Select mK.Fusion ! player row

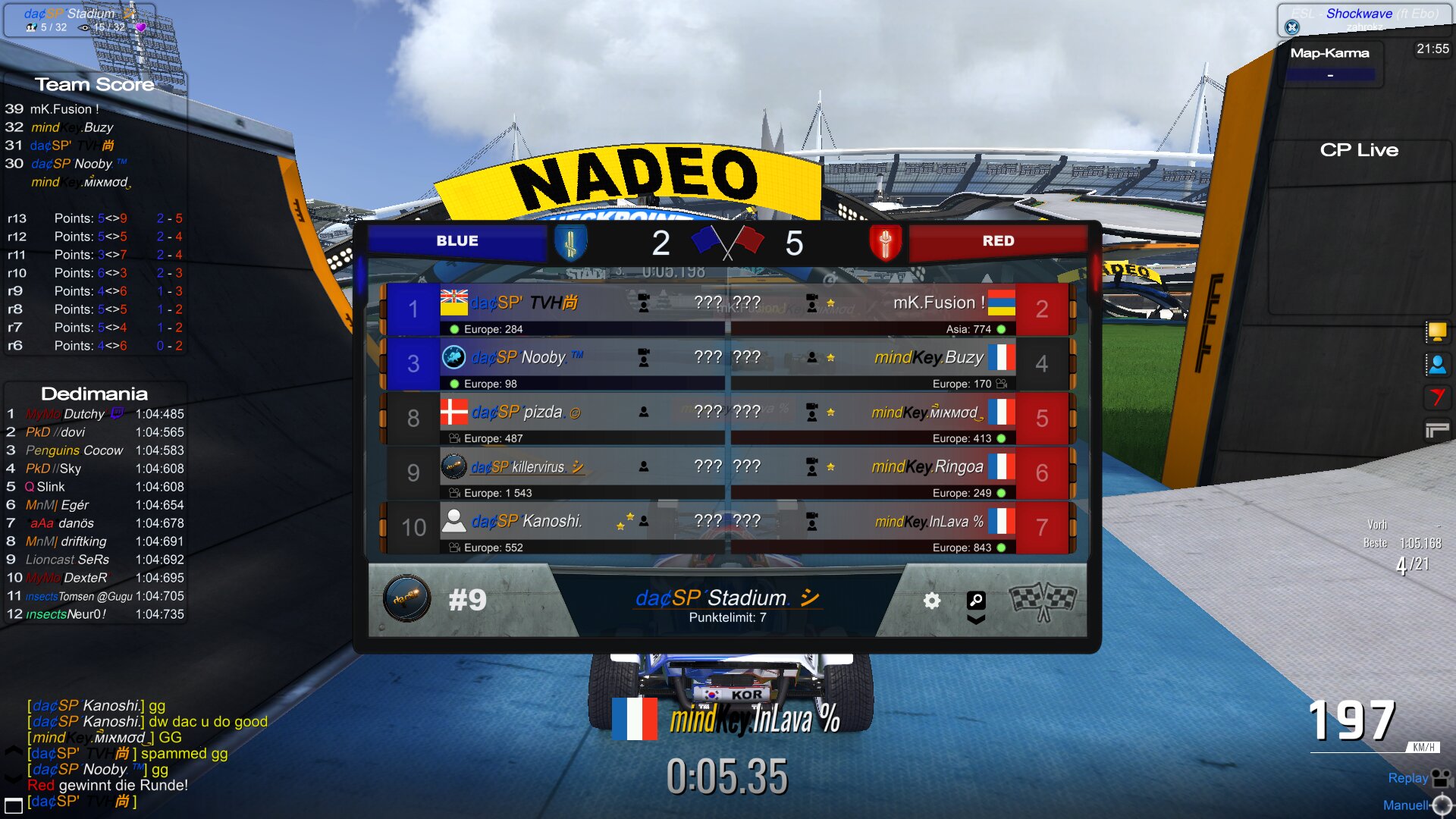pos(902,309)
